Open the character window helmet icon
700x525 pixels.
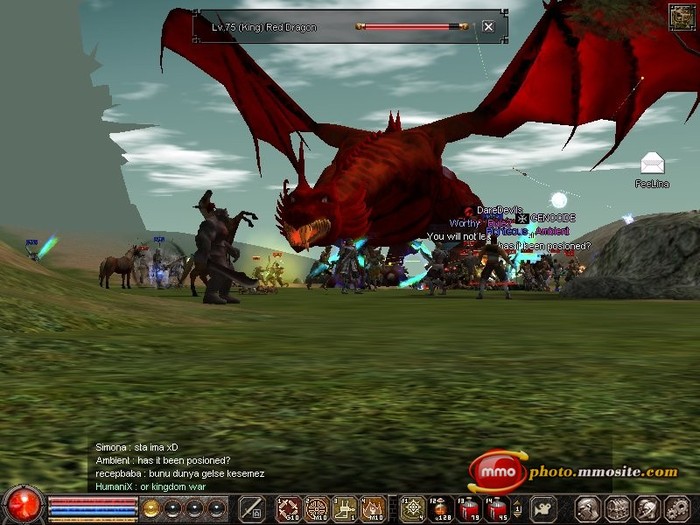tap(588, 509)
